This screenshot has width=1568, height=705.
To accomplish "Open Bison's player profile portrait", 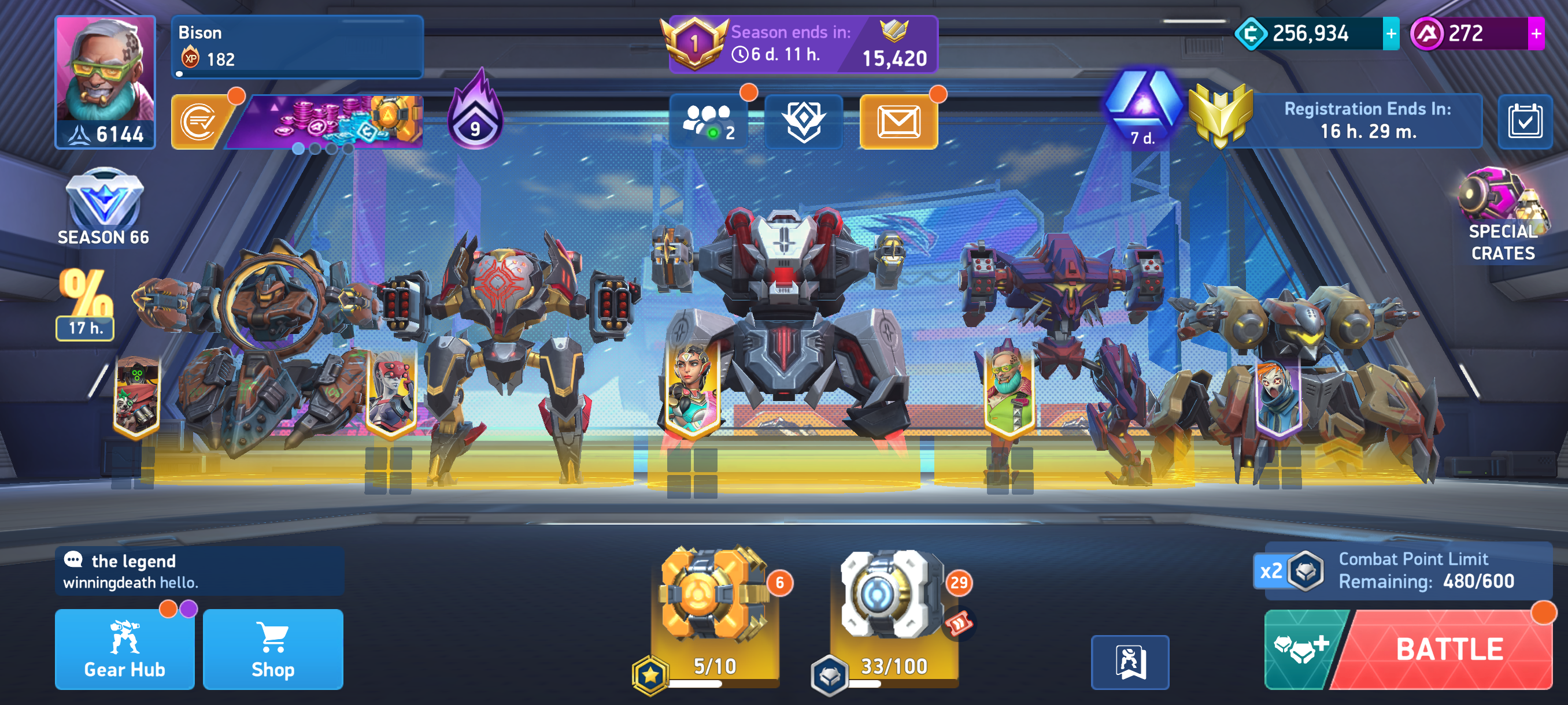I will pyautogui.click(x=105, y=82).
